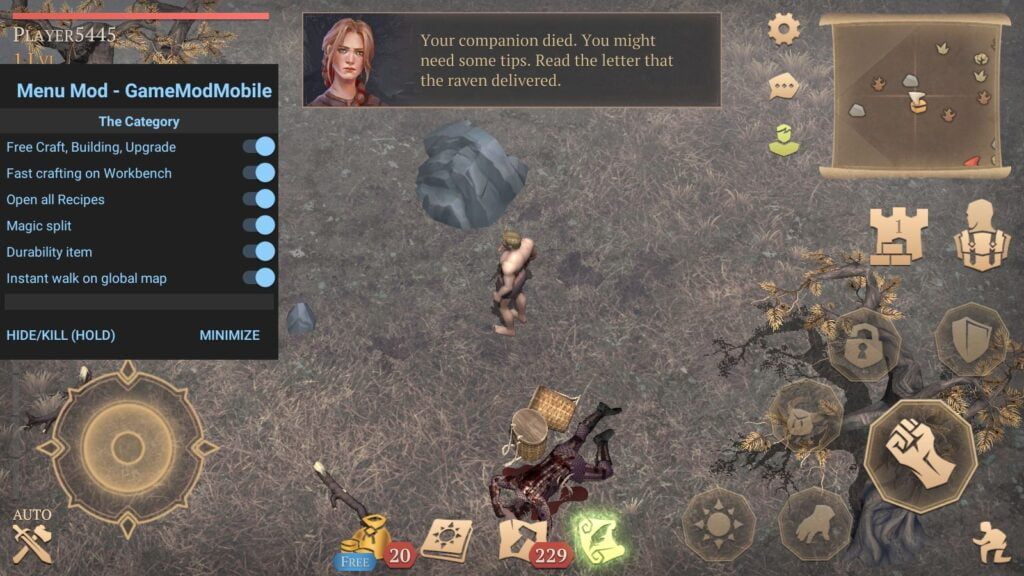Viewport: 1024px width, 576px height.
Task: Switch off Open all Recipes
Action: pos(258,199)
